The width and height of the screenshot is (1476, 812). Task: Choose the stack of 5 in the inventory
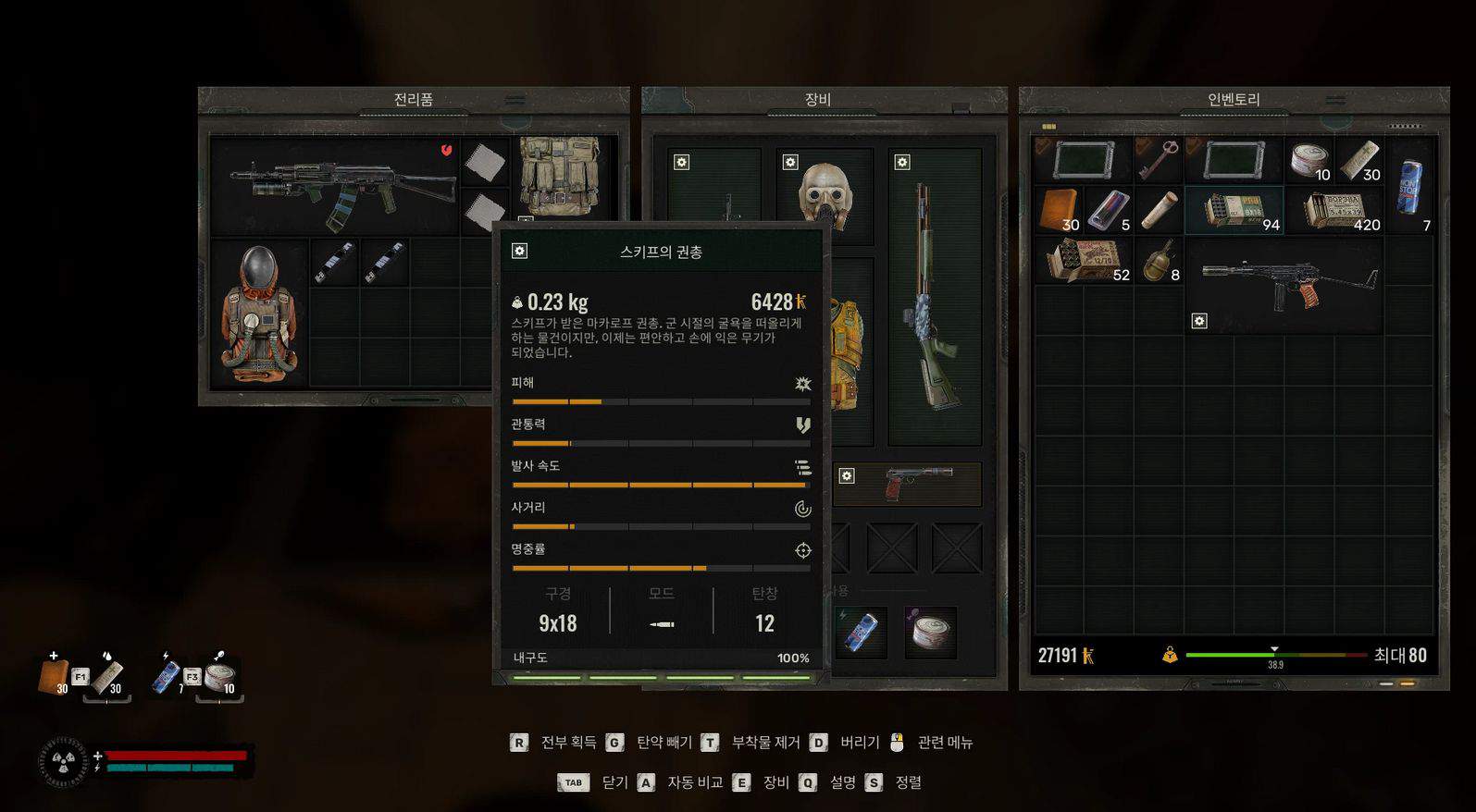1108,210
